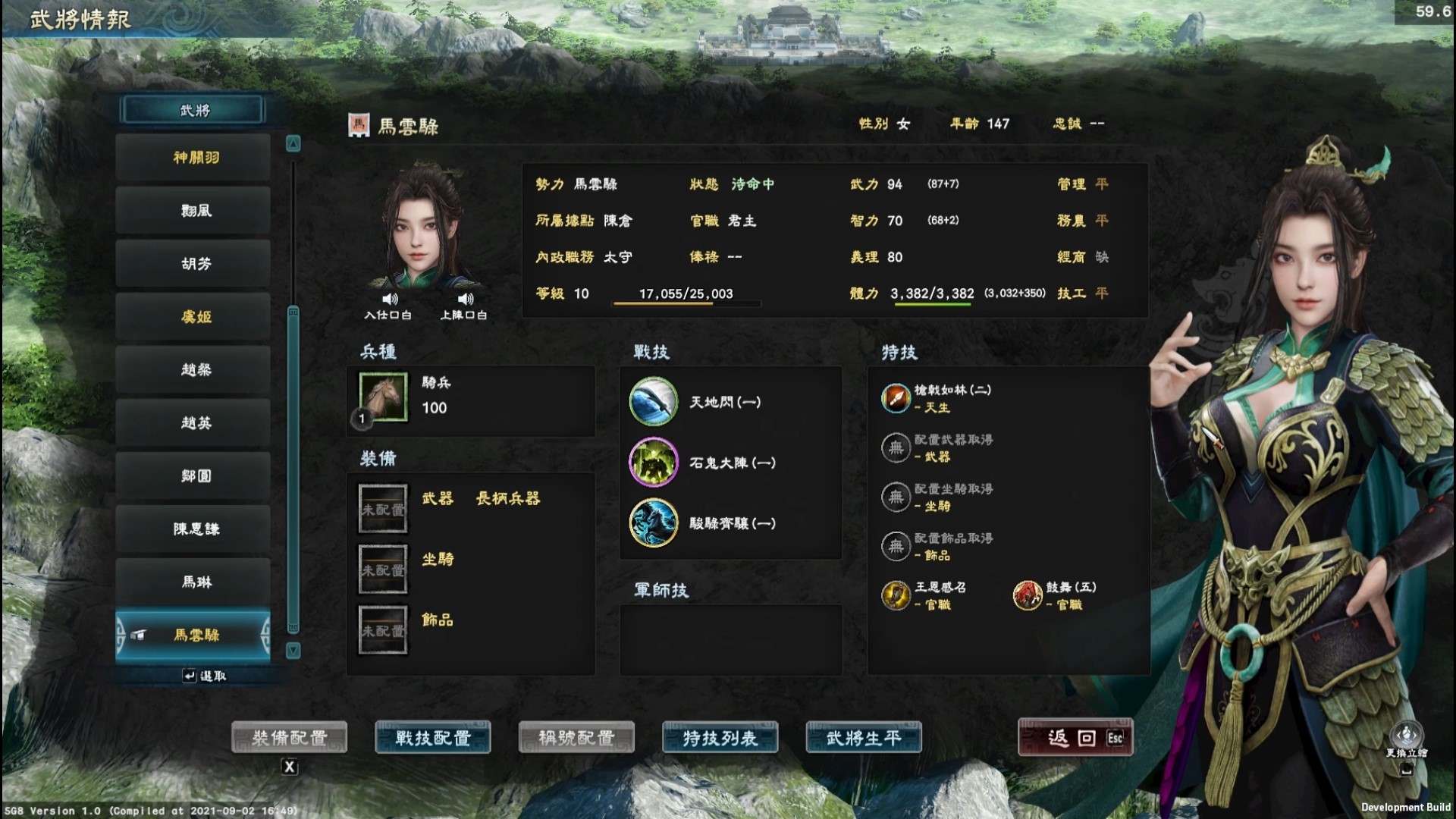Play the 上陣口白 voice line
This screenshot has height=819, width=1456.
click(x=465, y=300)
